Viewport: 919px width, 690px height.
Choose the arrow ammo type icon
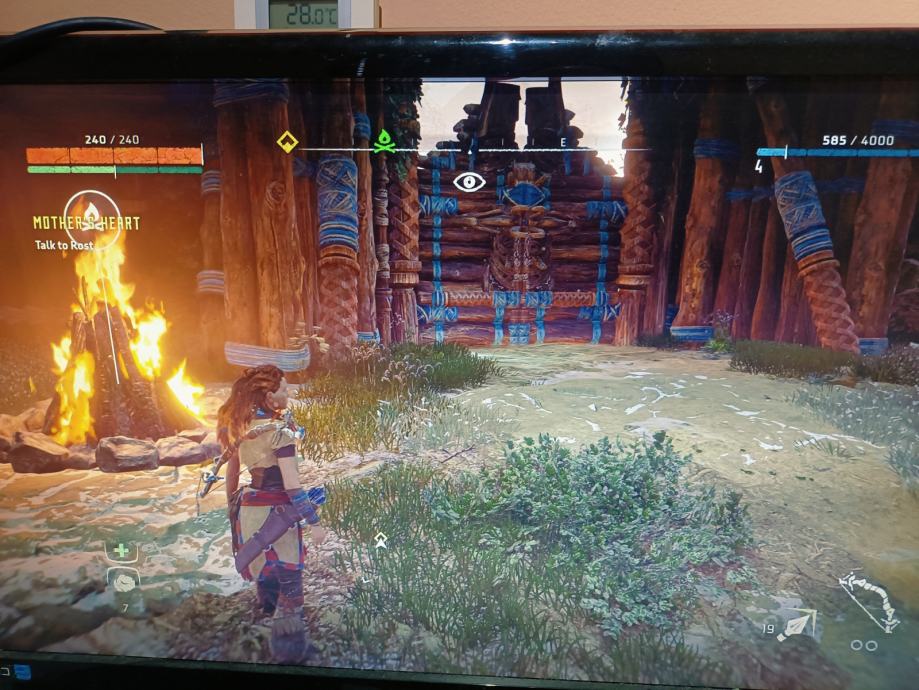(798, 625)
